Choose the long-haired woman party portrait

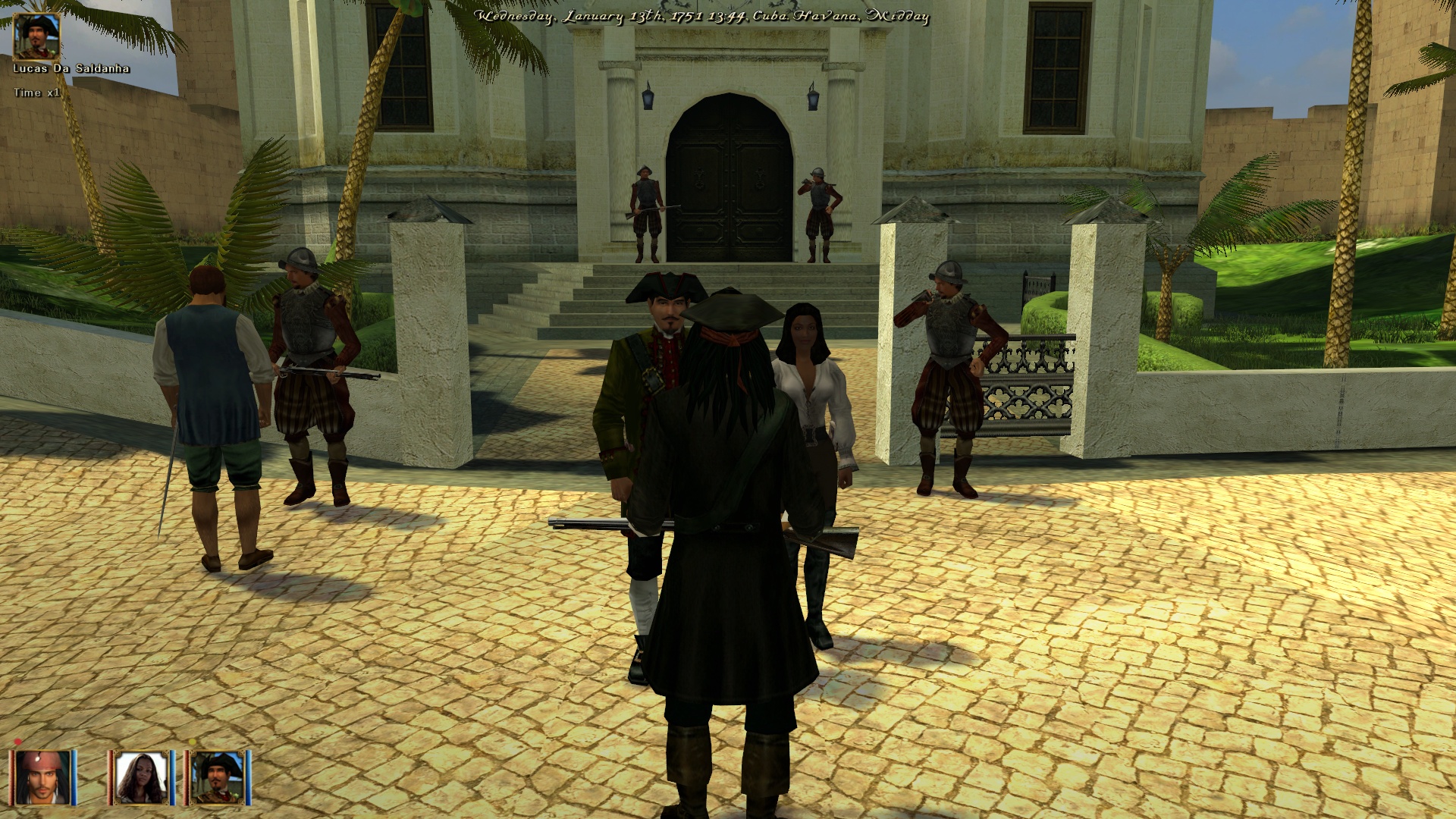tap(141, 777)
